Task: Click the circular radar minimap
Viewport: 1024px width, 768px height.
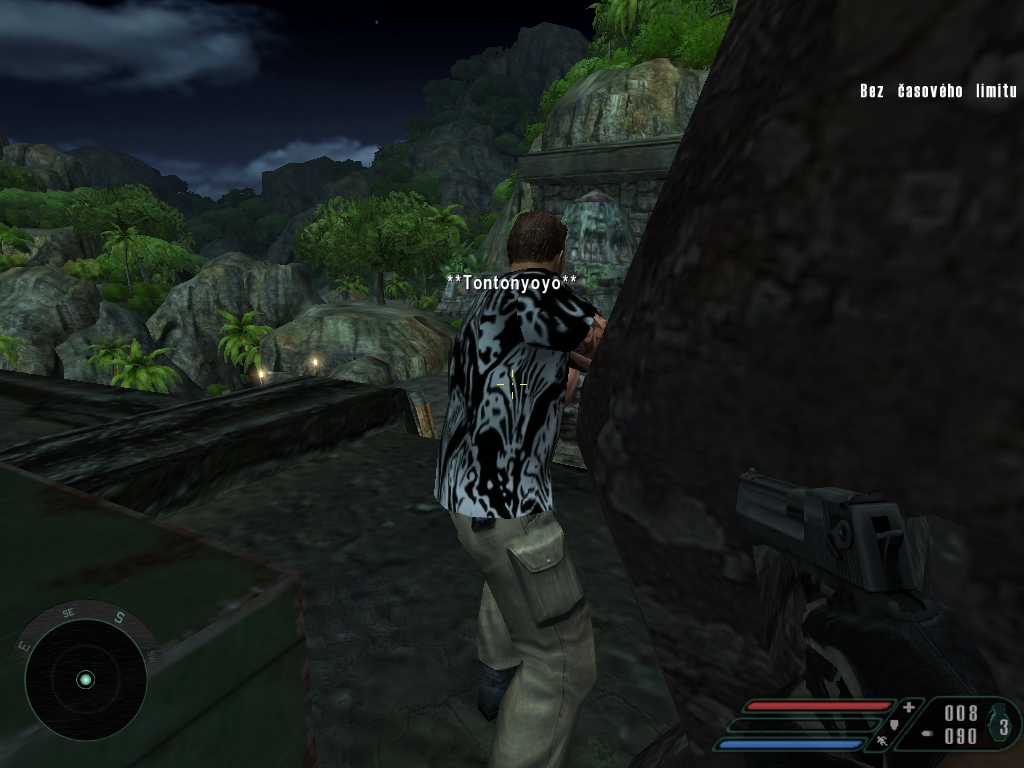Action: pos(85,679)
